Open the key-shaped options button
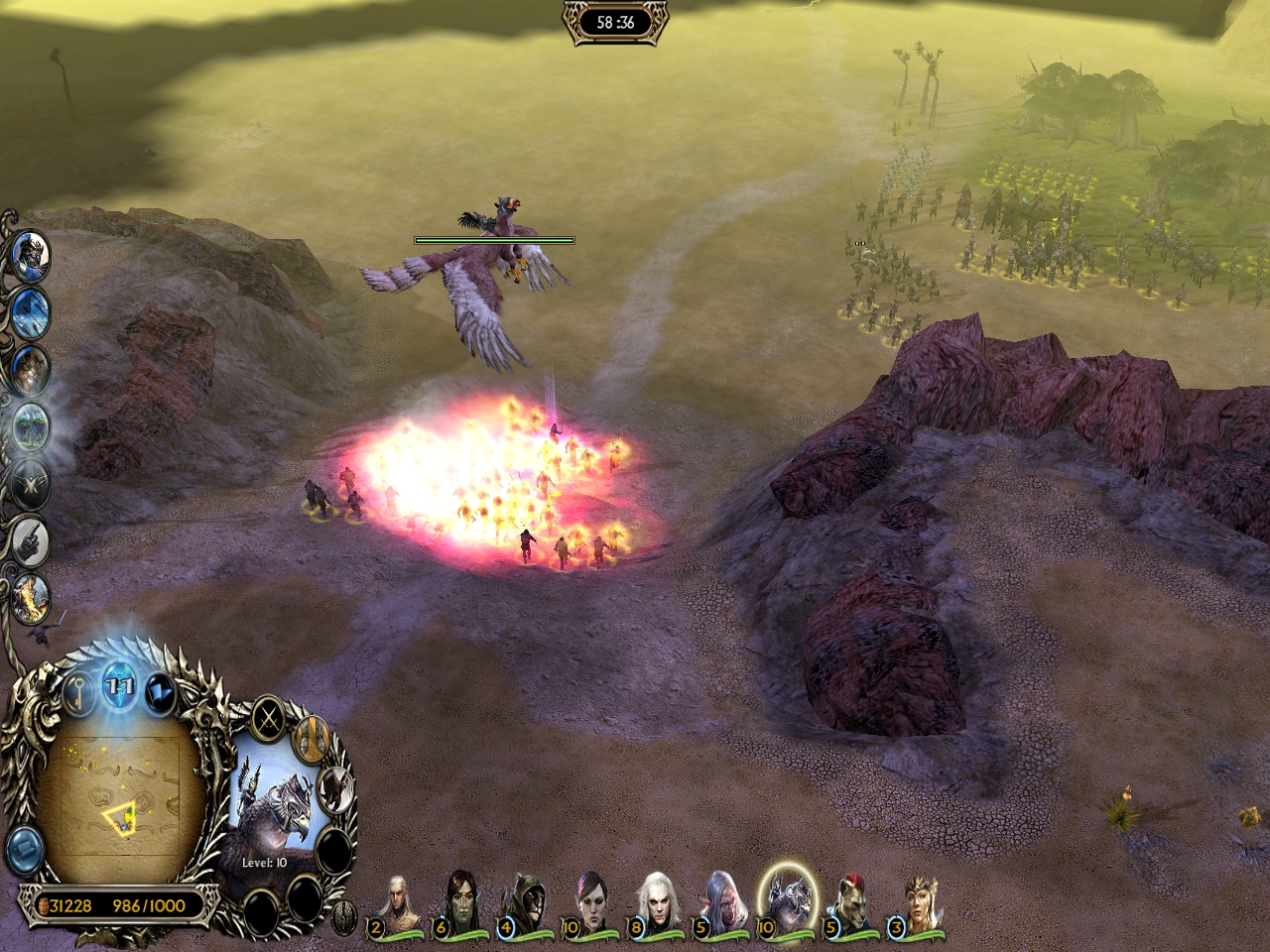 coord(80,692)
